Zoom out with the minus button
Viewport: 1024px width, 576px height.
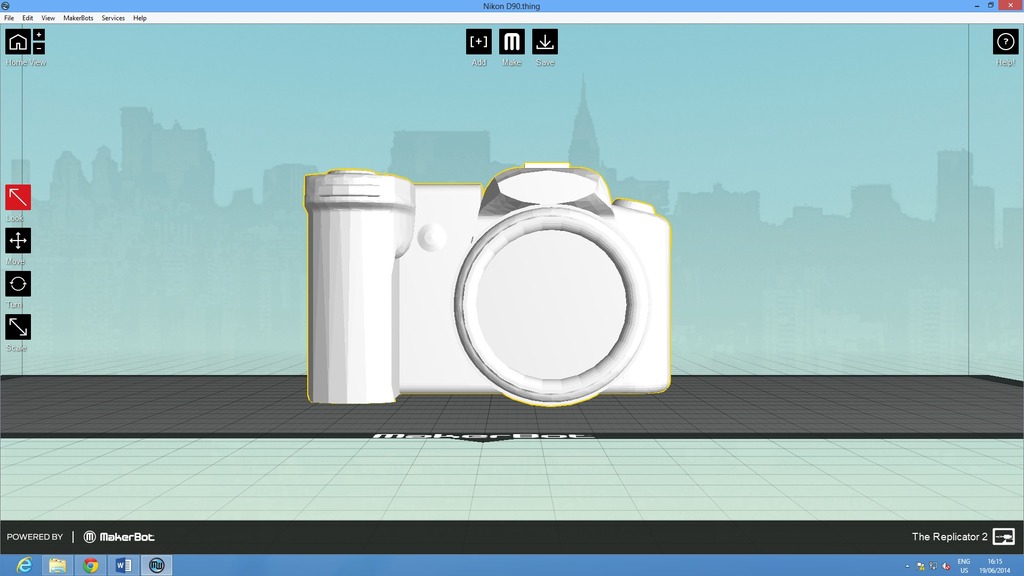coord(39,48)
